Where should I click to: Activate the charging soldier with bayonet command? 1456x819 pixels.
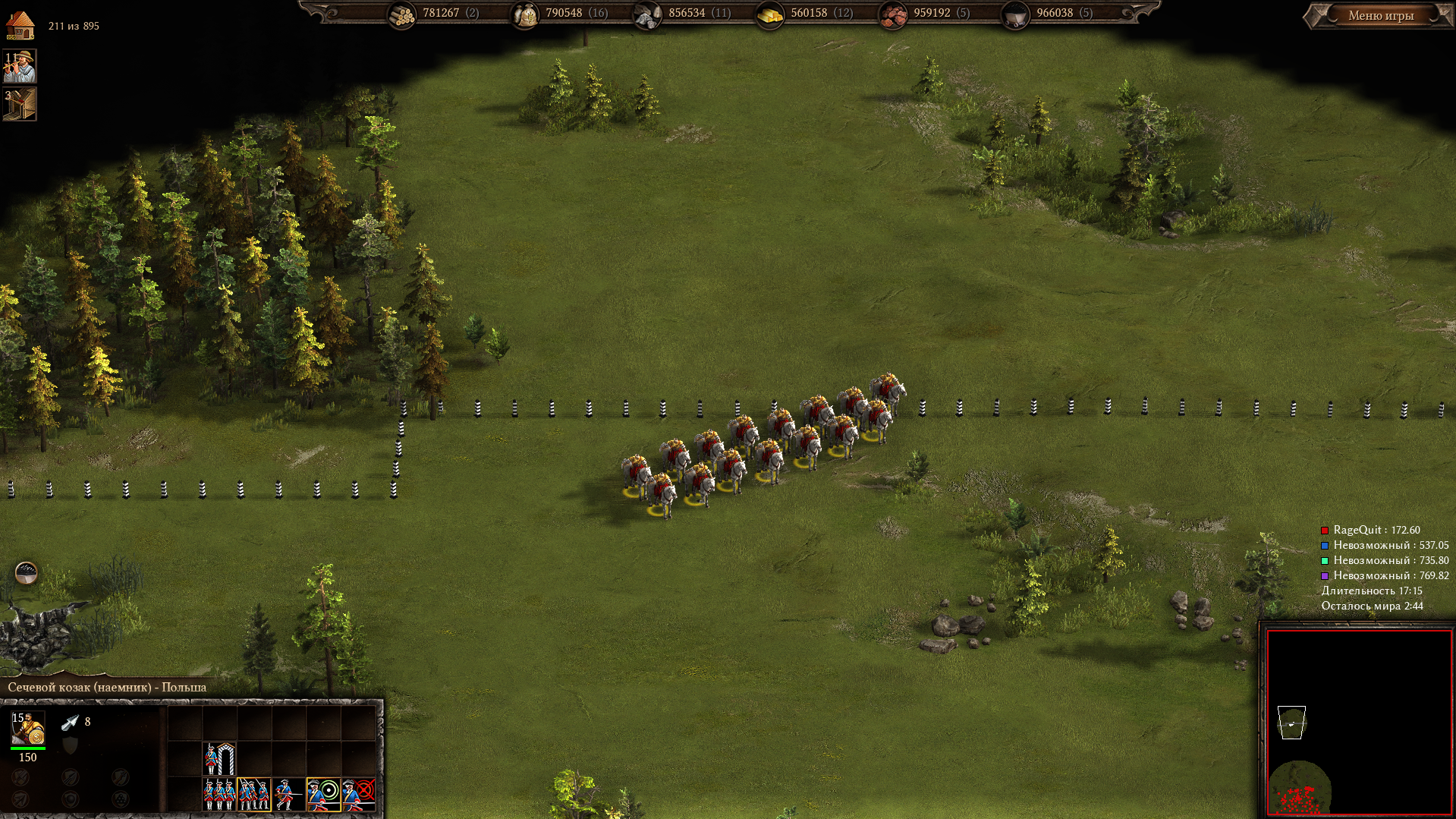288,794
